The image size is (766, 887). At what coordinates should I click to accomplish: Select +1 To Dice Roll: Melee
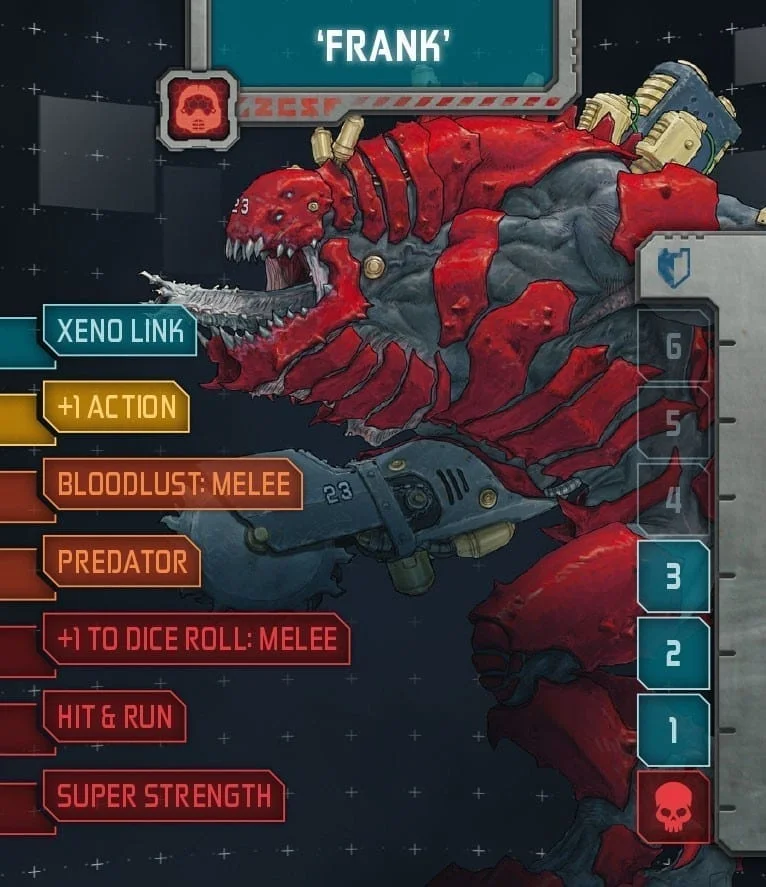[x=196, y=639]
